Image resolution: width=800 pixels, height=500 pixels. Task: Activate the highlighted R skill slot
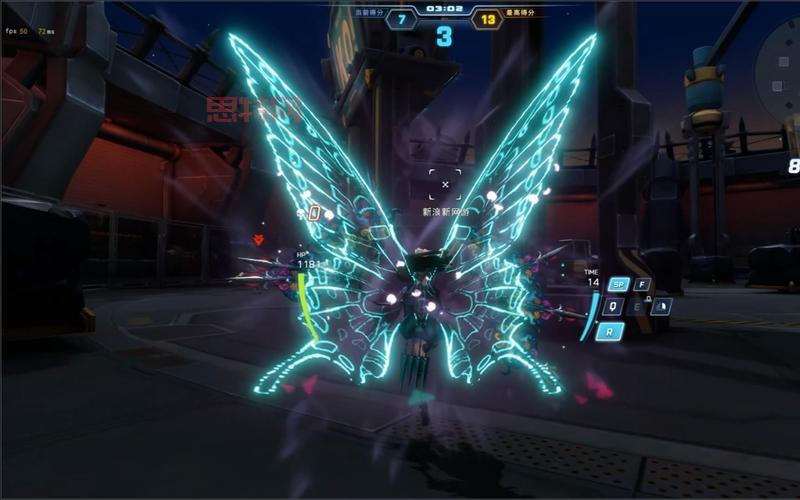[x=610, y=330]
